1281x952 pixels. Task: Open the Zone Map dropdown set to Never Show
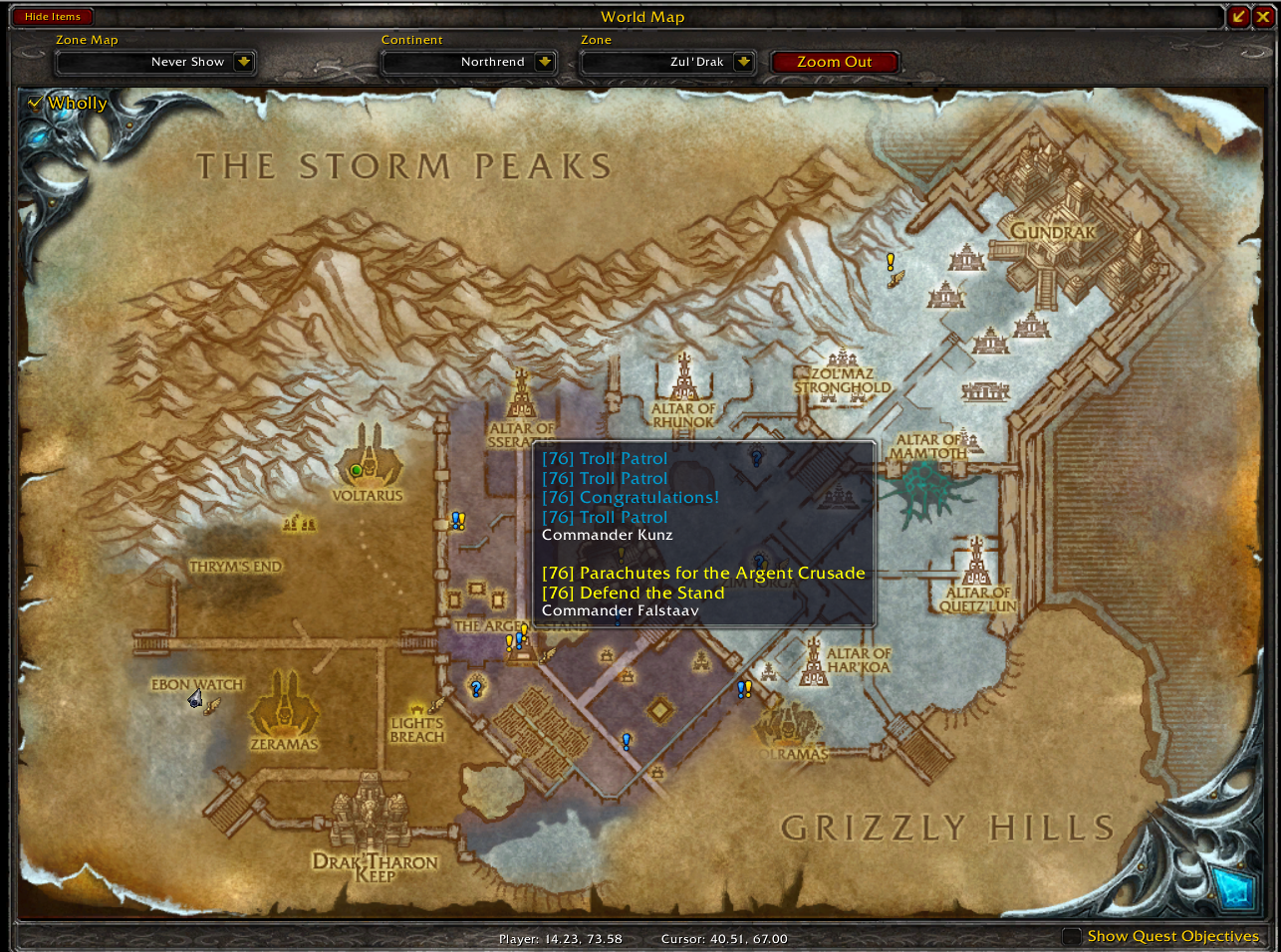[155, 61]
